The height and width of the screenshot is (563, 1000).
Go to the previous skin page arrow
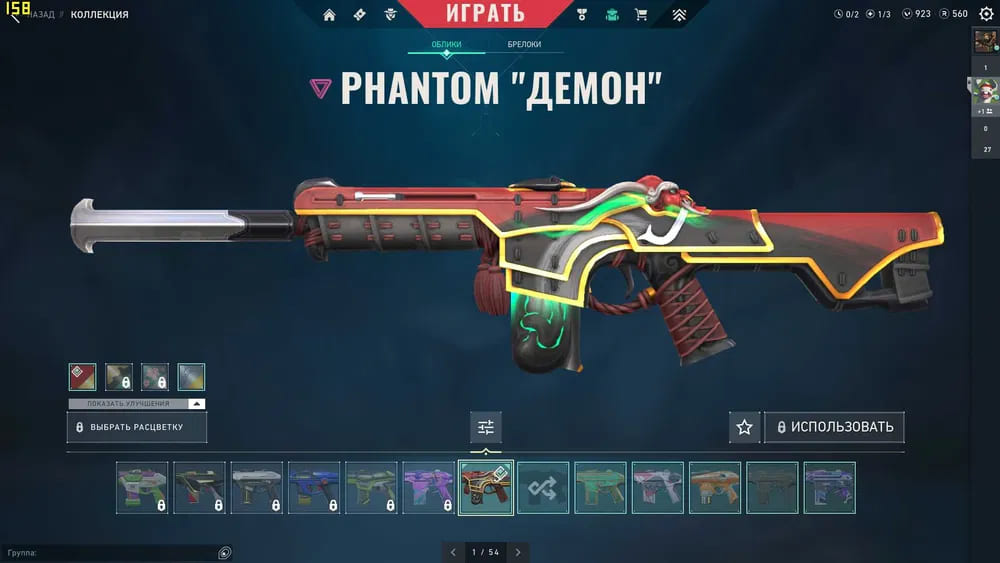click(x=453, y=552)
